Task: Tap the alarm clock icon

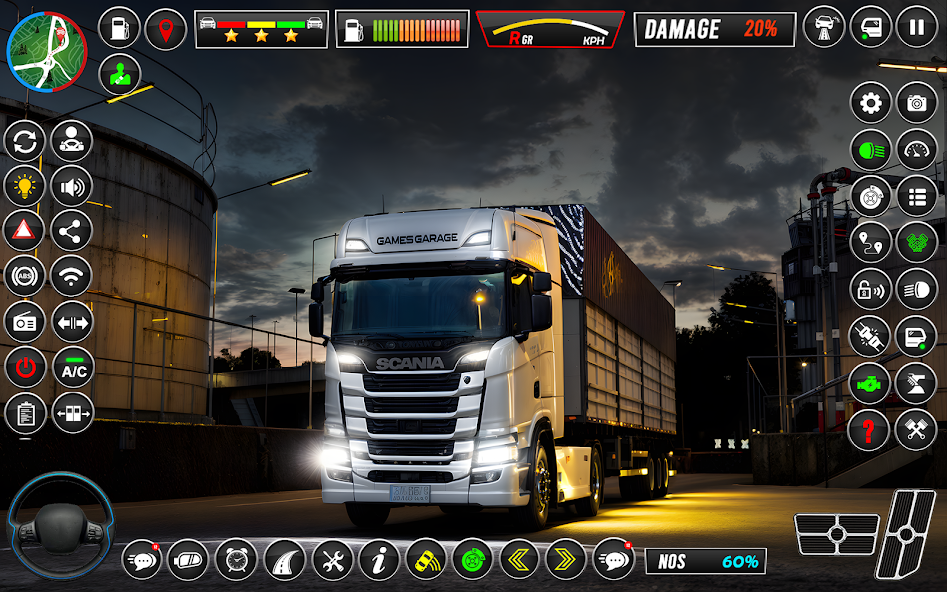Action: pyautogui.click(x=236, y=560)
